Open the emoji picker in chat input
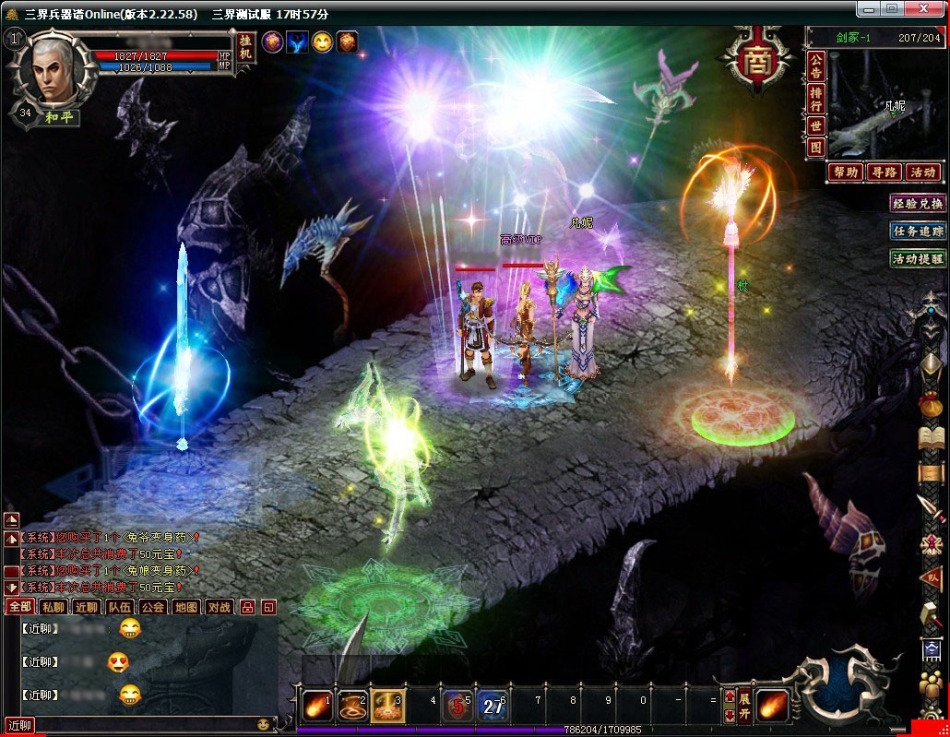The height and width of the screenshot is (737, 950). (264, 724)
